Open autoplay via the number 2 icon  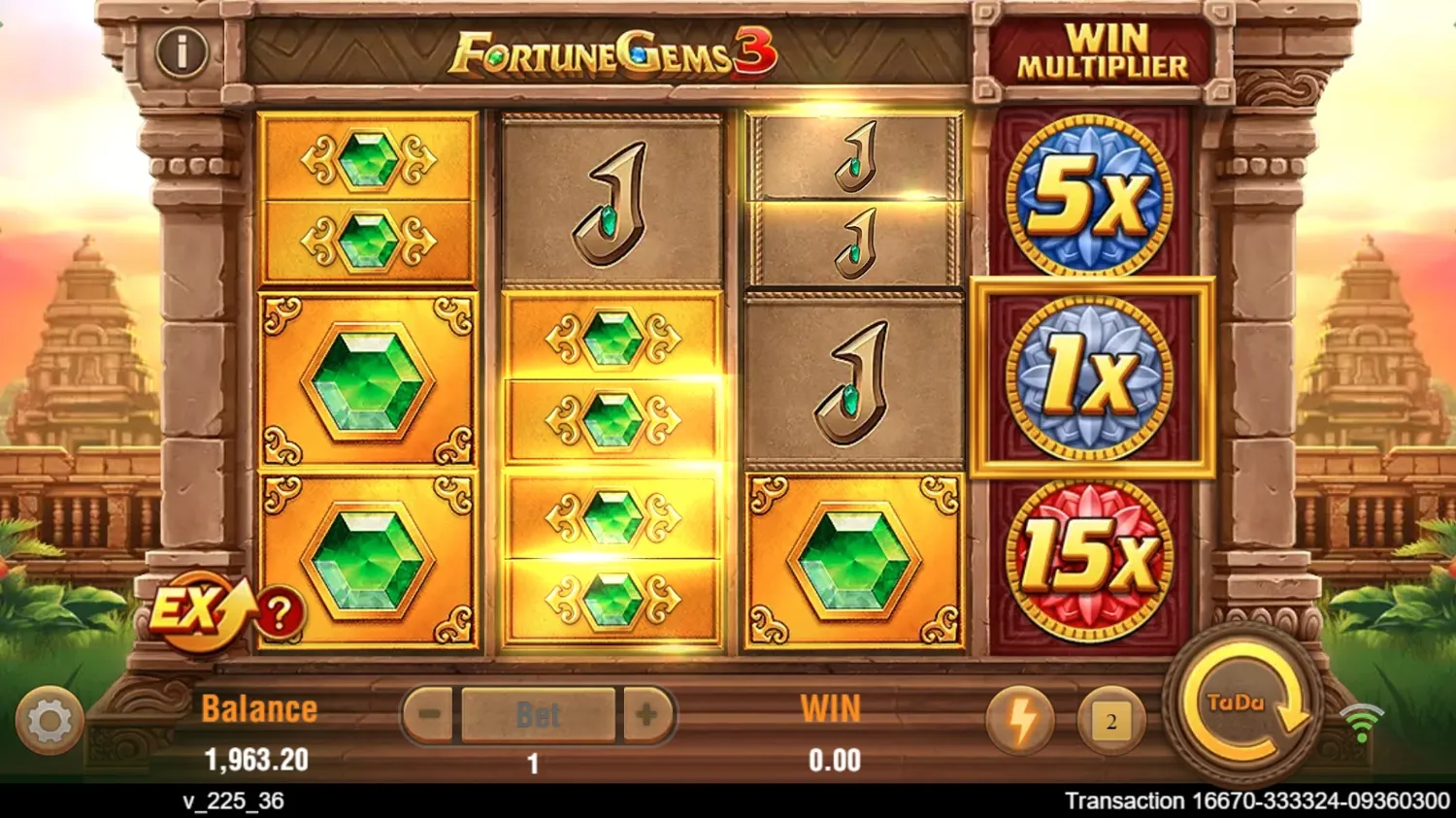click(1109, 718)
